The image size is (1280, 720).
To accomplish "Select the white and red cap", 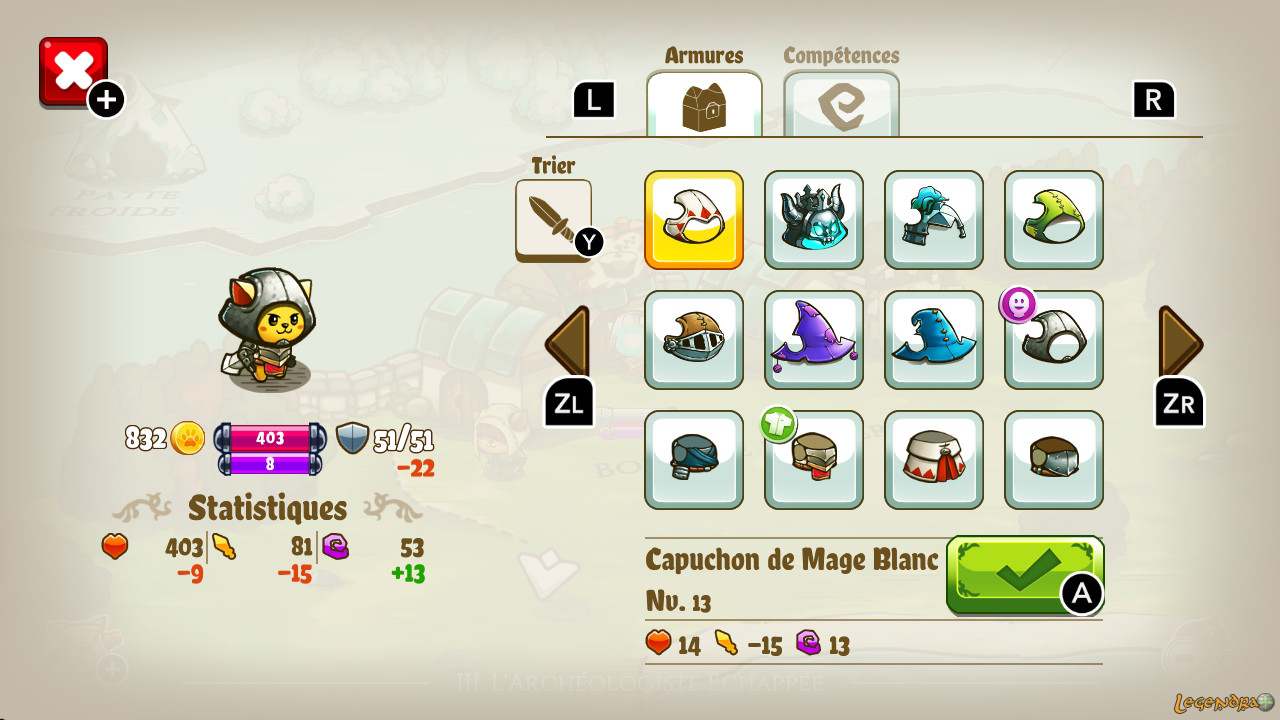I will point(934,460).
